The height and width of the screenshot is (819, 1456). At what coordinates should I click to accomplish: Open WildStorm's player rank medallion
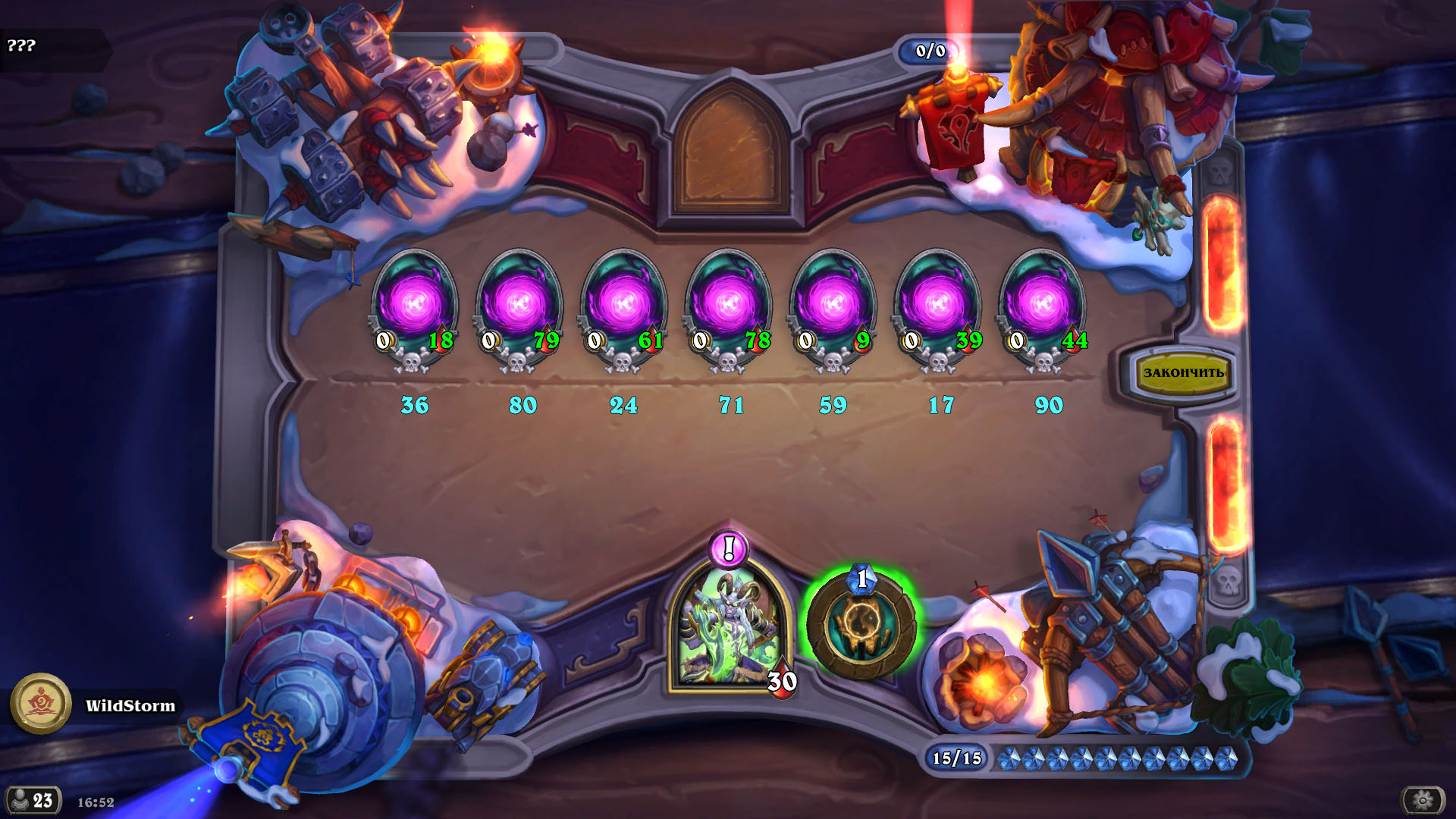(41, 704)
